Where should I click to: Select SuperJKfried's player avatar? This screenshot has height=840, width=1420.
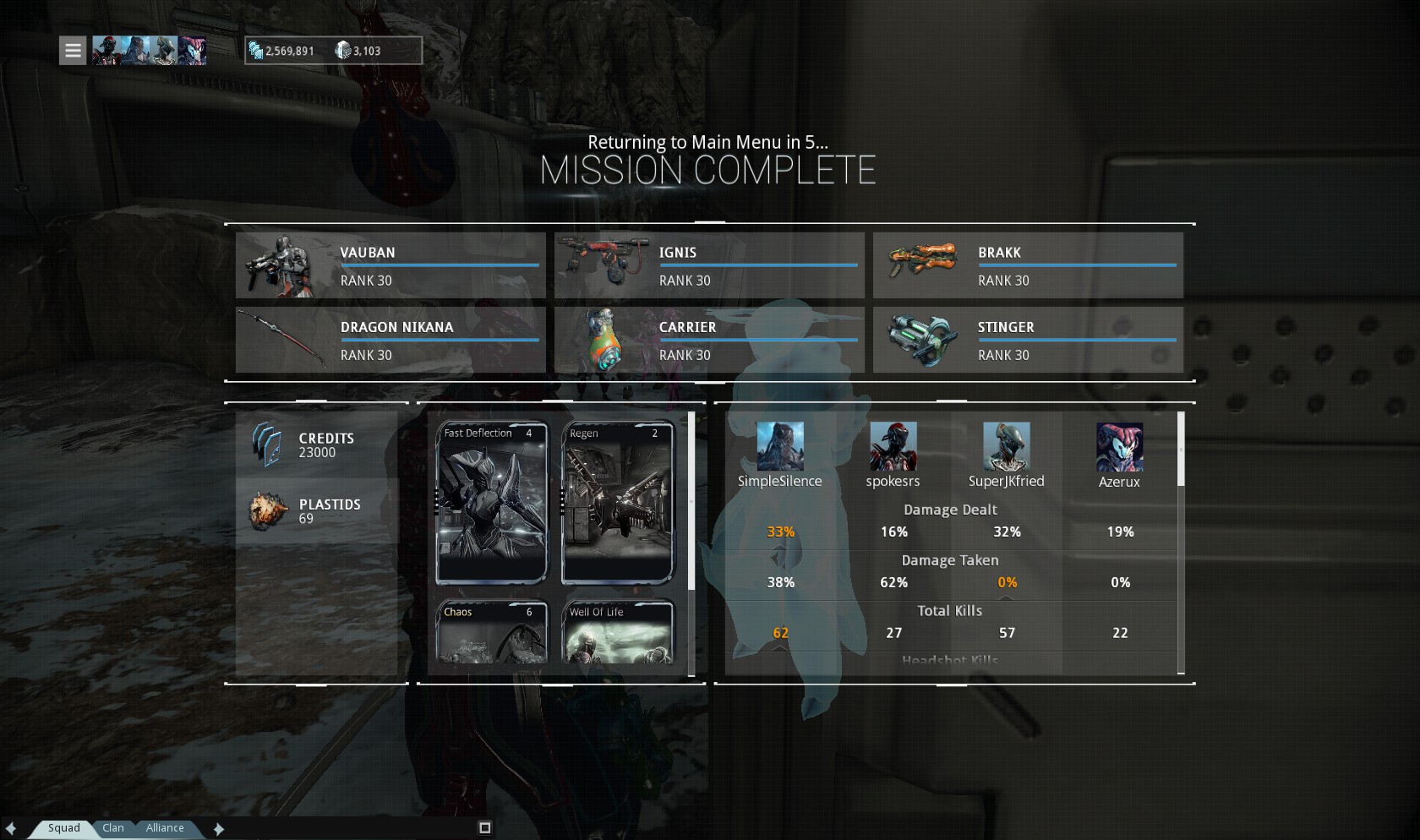pyautogui.click(x=1006, y=446)
